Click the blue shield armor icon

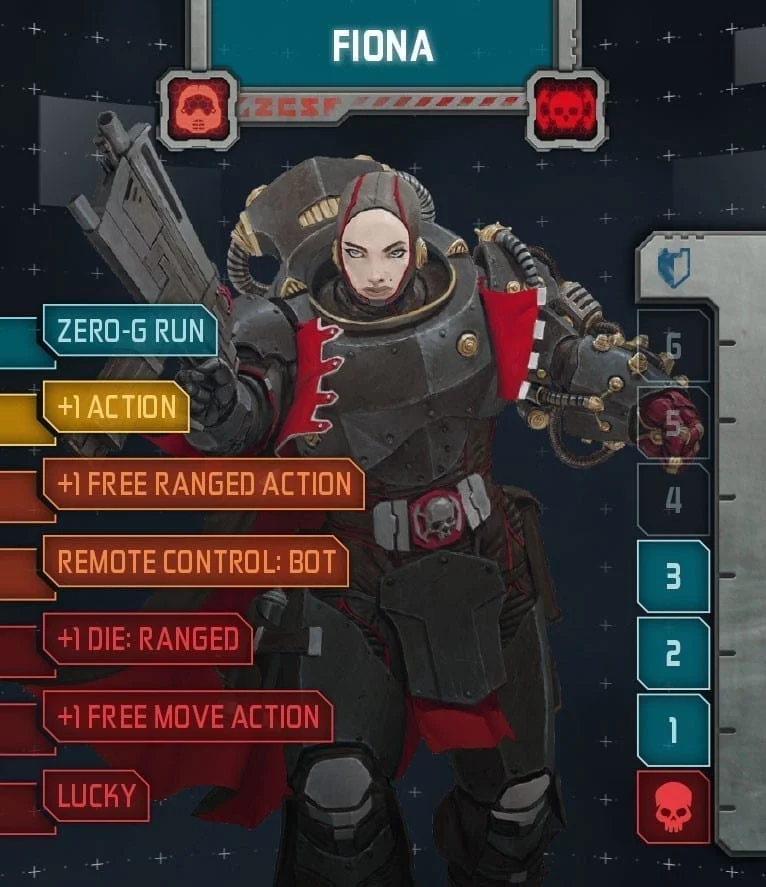673,269
